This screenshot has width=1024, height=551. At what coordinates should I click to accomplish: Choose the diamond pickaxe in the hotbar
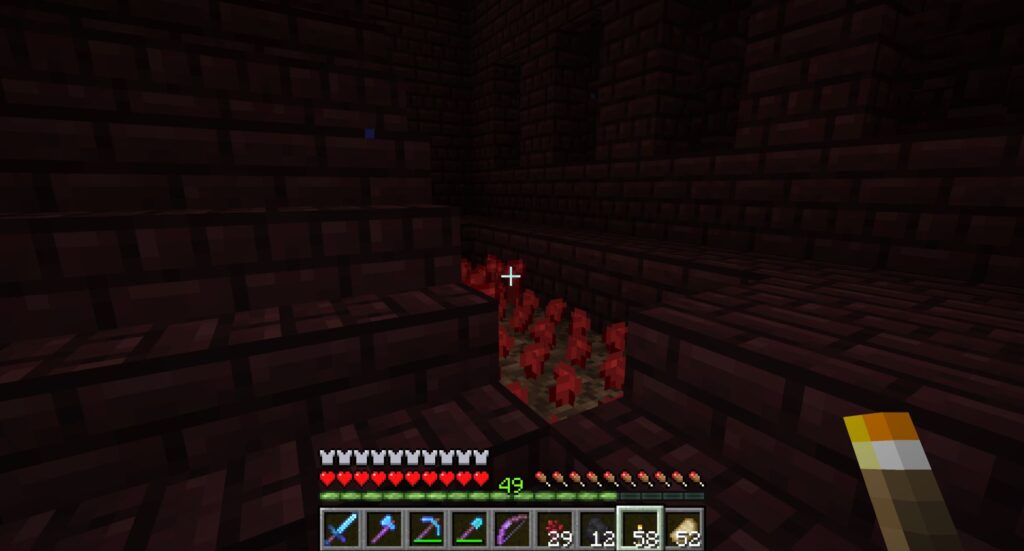click(x=426, y=527)
